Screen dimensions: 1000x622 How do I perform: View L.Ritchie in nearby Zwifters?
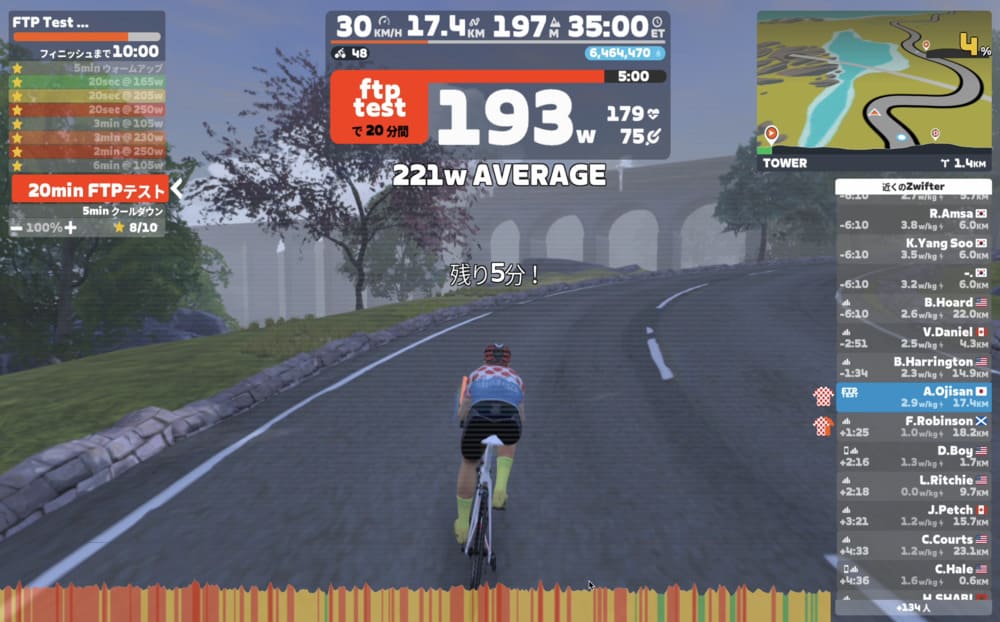point(912,486)
